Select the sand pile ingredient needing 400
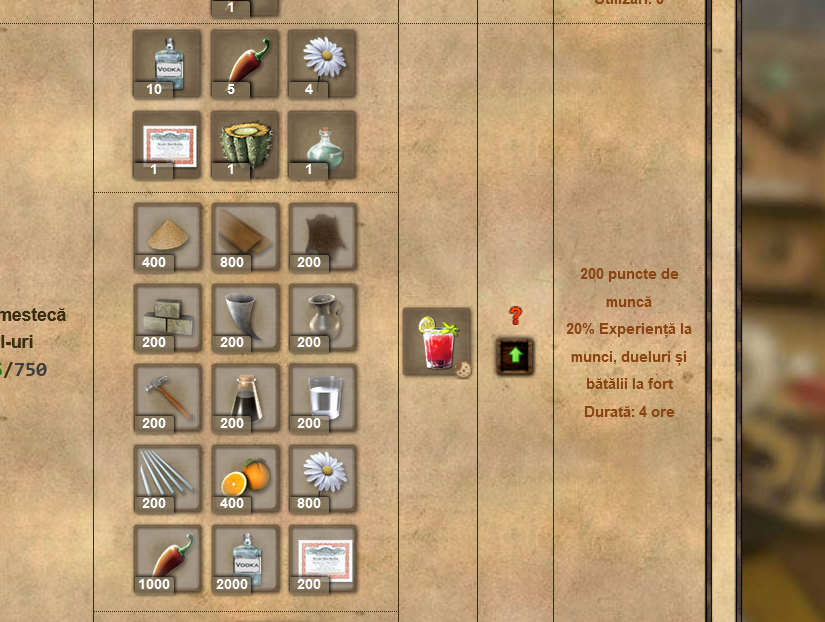Screen dimensions: 825x622 click(168, 237)
